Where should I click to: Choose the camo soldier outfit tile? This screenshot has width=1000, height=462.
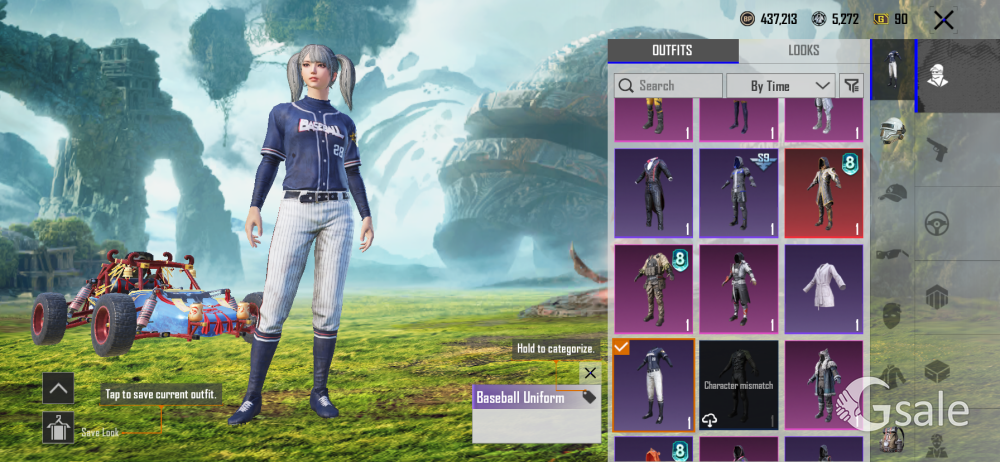tap(653, 289)
